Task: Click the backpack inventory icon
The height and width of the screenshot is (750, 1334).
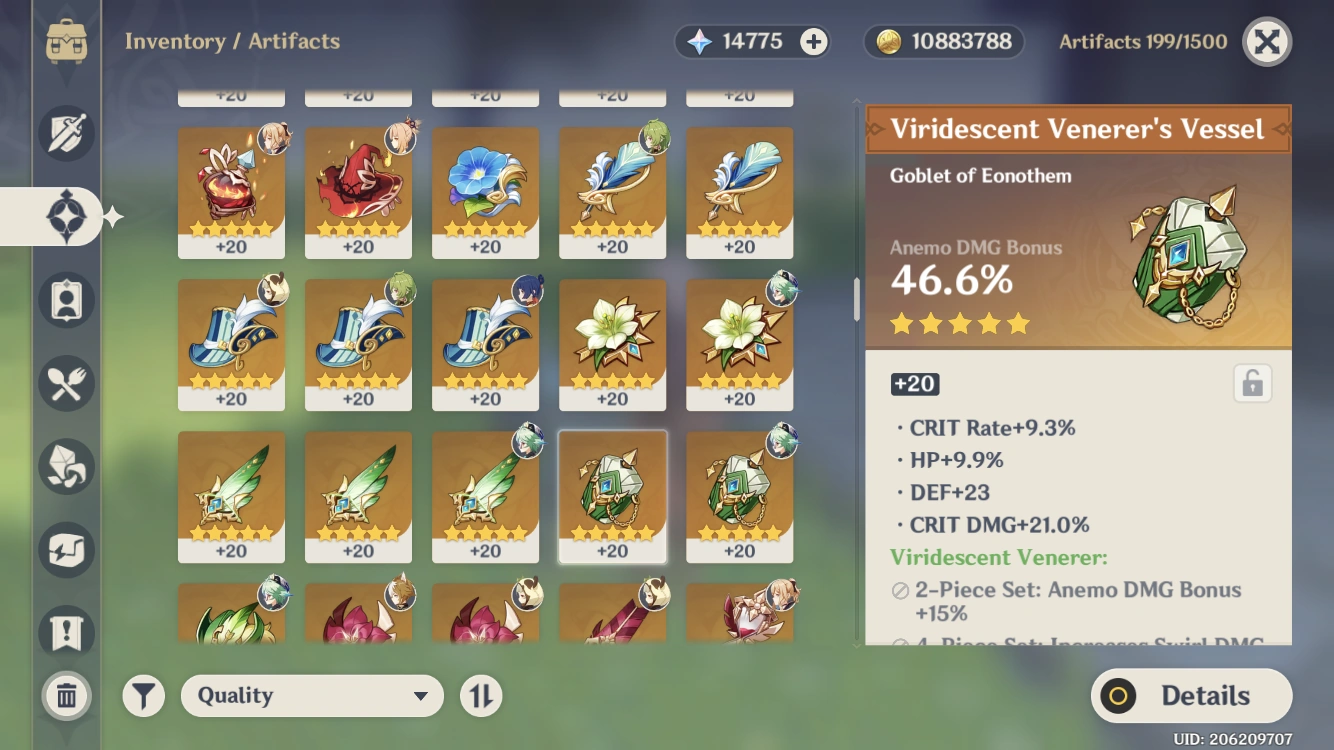Action: click(65, 42)
